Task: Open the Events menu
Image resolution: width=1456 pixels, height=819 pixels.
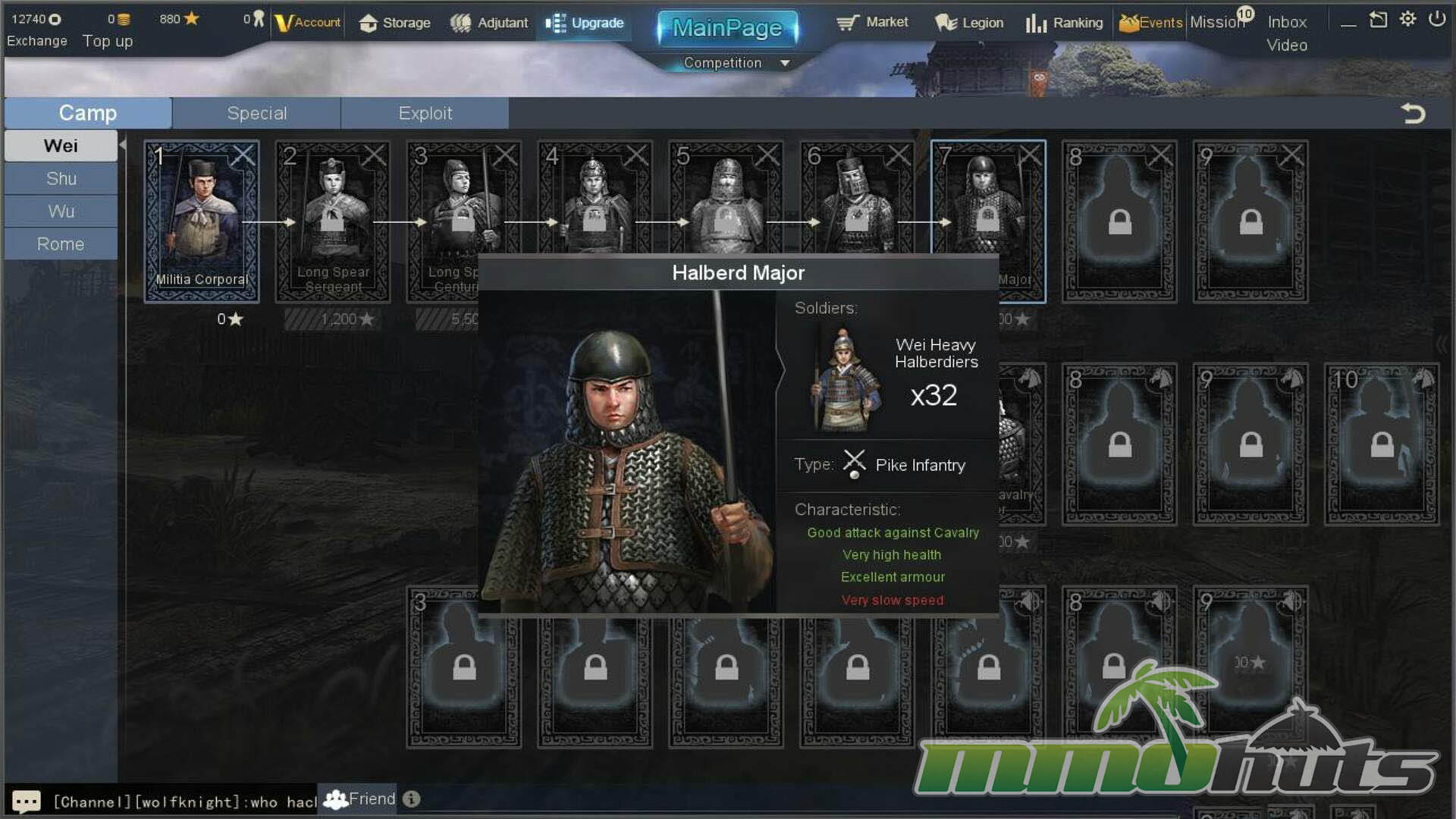Action: click(1150, 23)
